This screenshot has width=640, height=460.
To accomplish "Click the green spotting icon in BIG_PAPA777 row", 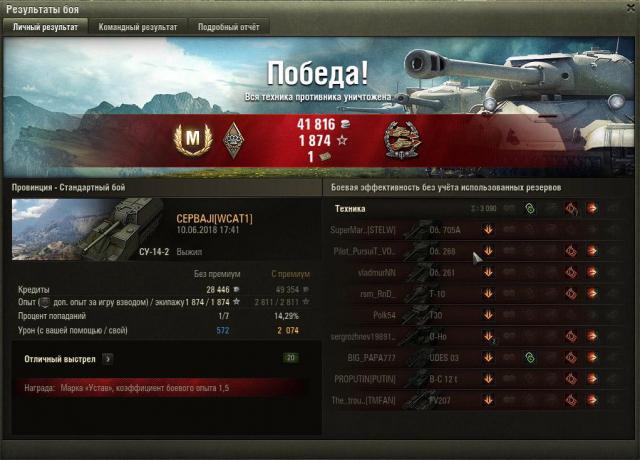I will point(530,357).
